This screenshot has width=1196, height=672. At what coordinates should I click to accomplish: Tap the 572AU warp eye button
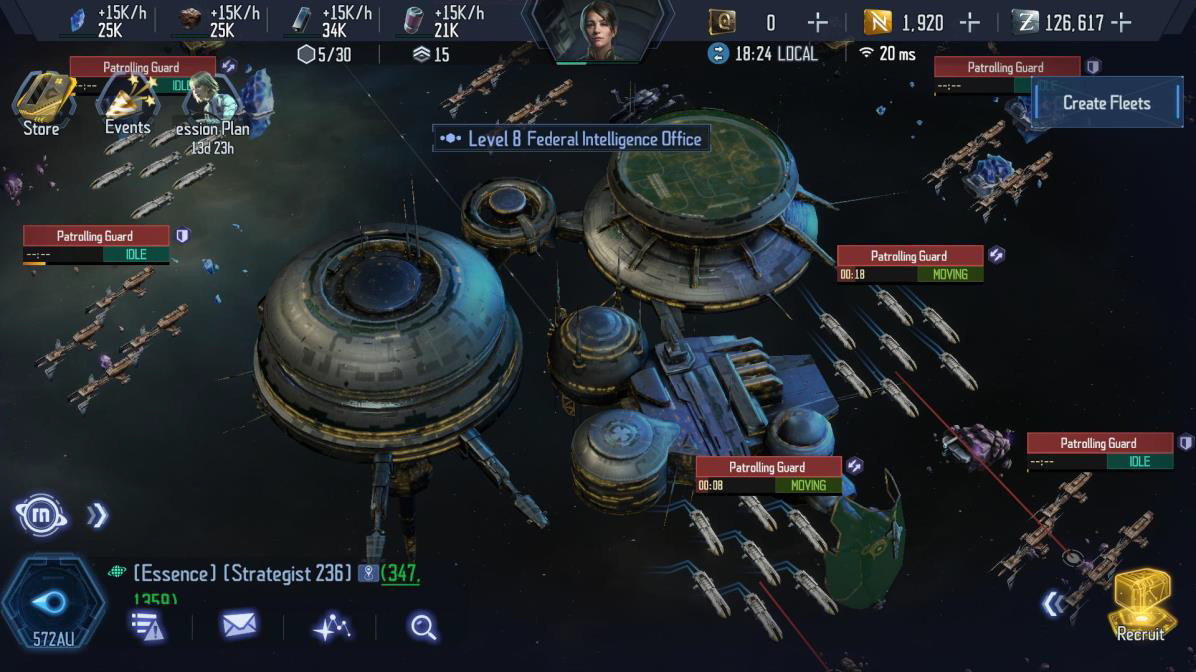(52, 602)
